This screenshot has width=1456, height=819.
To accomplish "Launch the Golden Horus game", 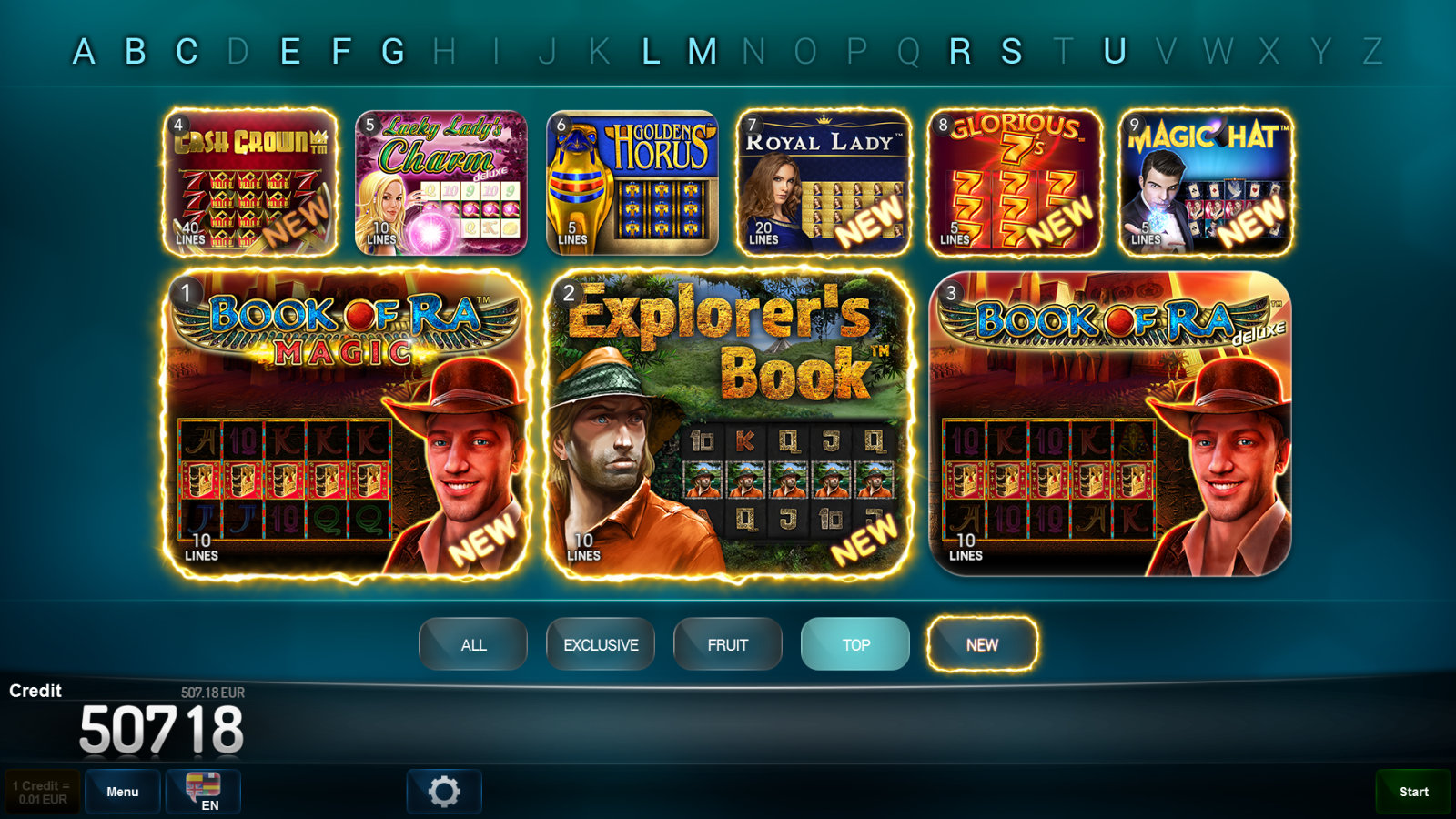I will click(631, 179).
